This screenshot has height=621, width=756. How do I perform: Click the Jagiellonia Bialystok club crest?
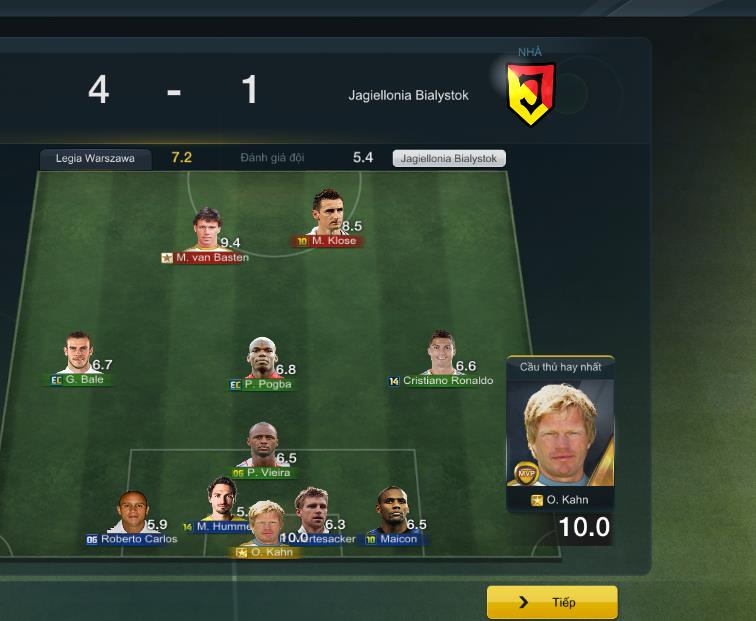[x=530, y=93]
